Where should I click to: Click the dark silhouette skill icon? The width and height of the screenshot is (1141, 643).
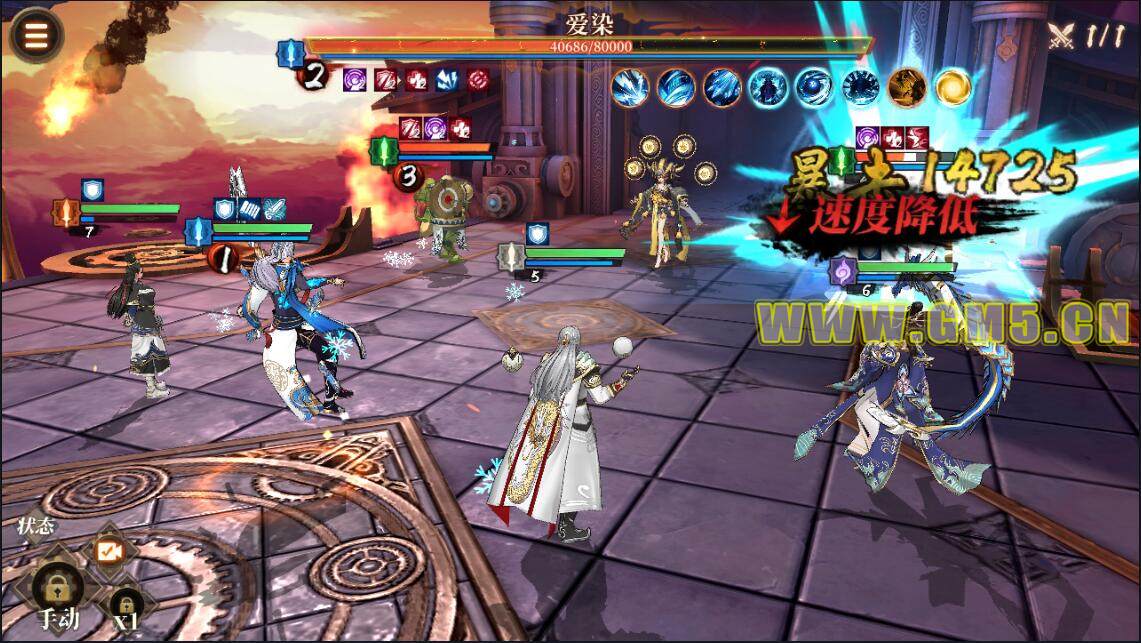[x=768, y=87]
